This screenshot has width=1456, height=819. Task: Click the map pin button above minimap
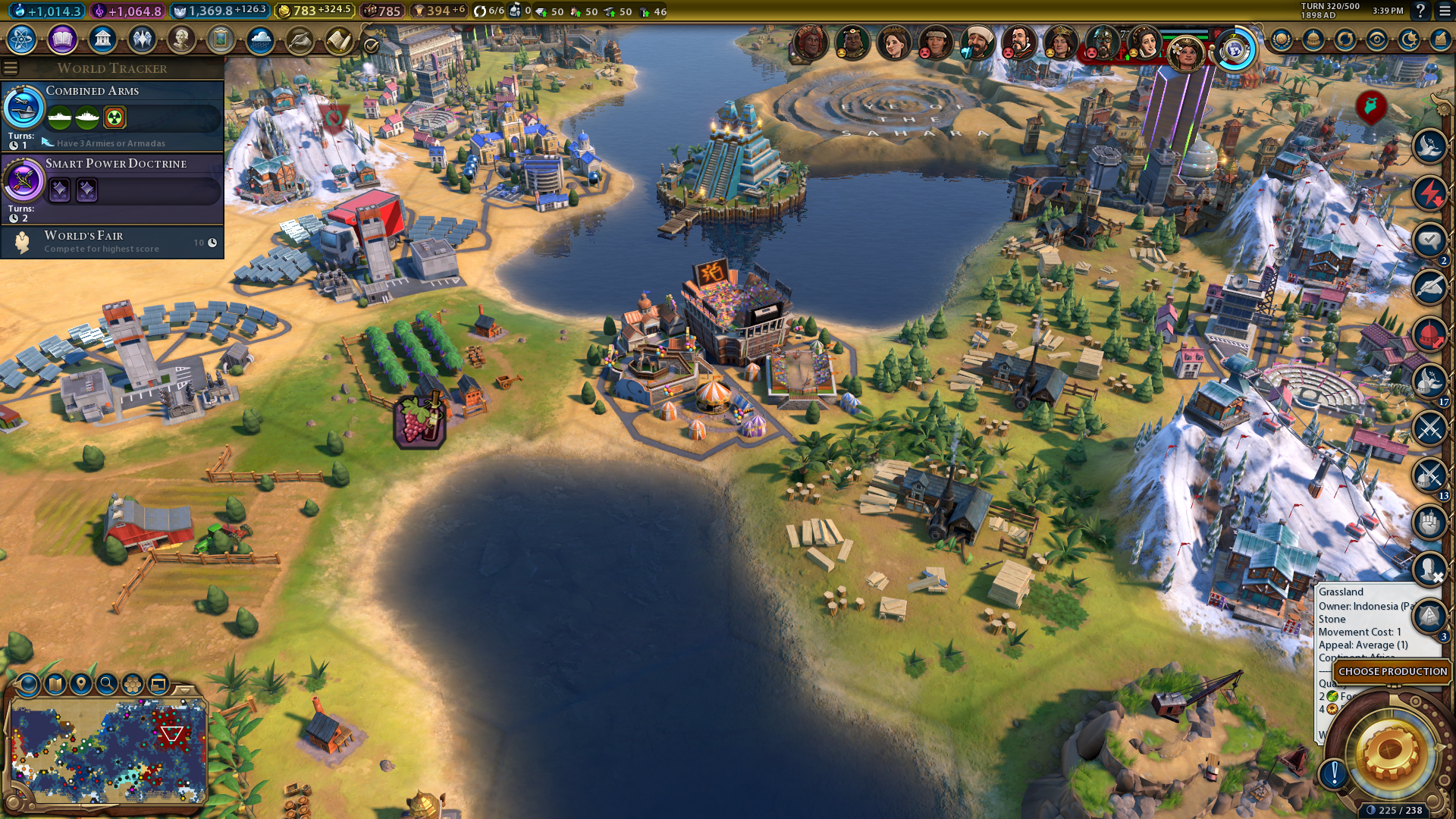(80, 684)
